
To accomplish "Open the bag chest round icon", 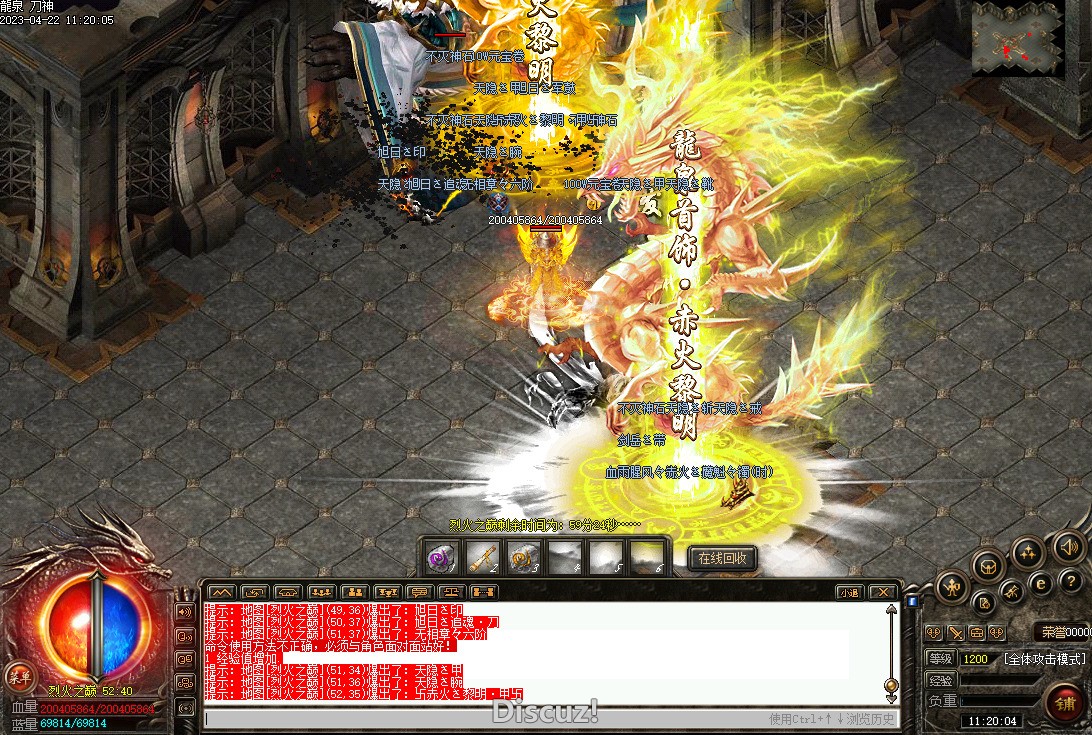I will coord(989,566).
